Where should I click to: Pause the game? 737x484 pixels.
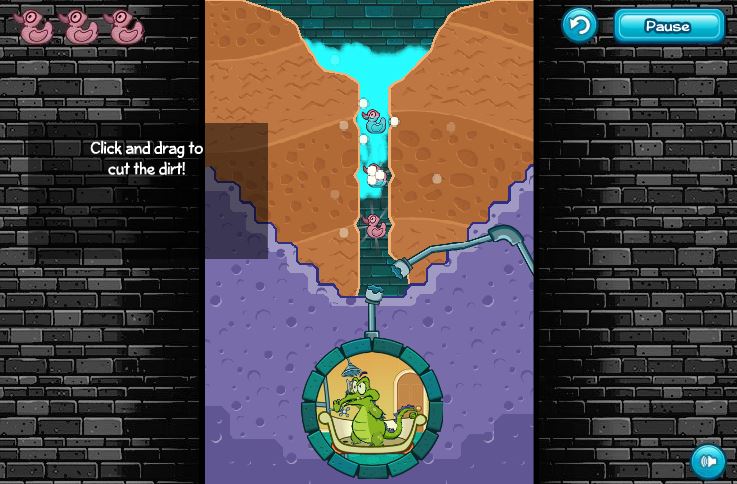click(668, 26)
